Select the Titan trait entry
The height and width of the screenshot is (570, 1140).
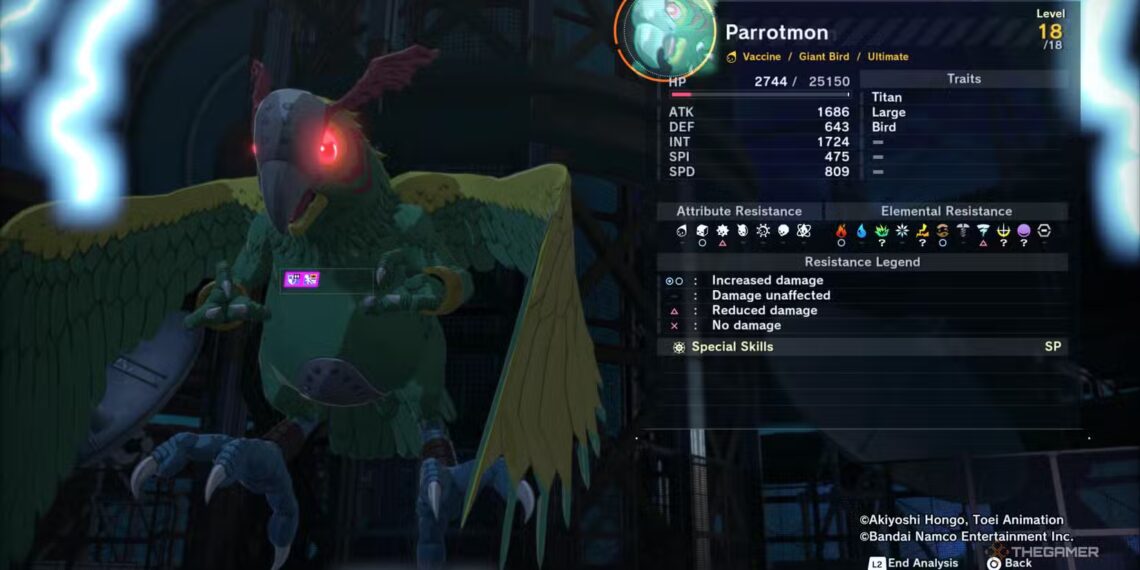click(886, 97)
